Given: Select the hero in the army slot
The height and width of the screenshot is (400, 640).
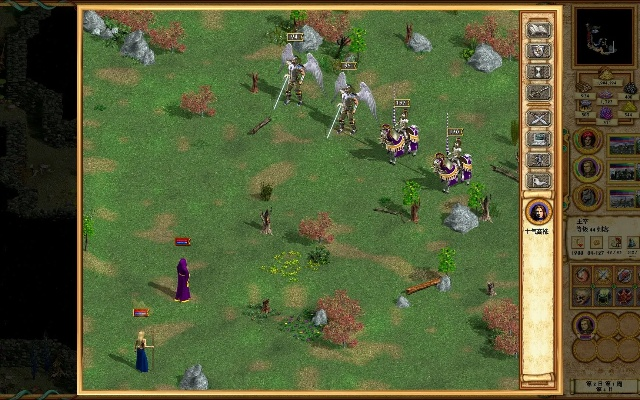Looking at the screenshot, I should [x=585, y=325].
